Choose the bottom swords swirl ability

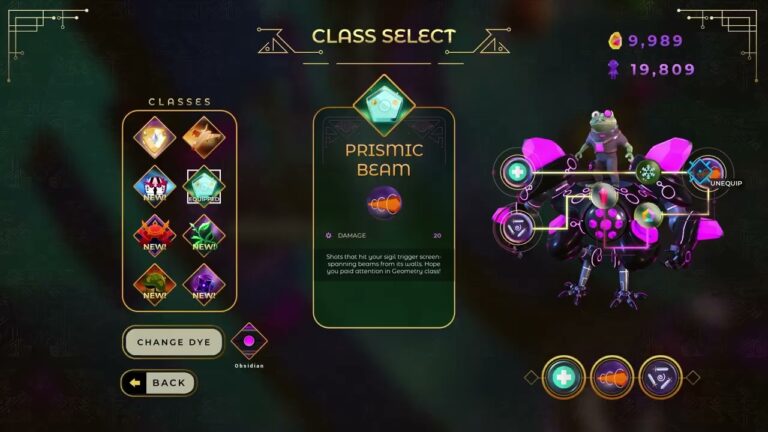click(659, 377)
